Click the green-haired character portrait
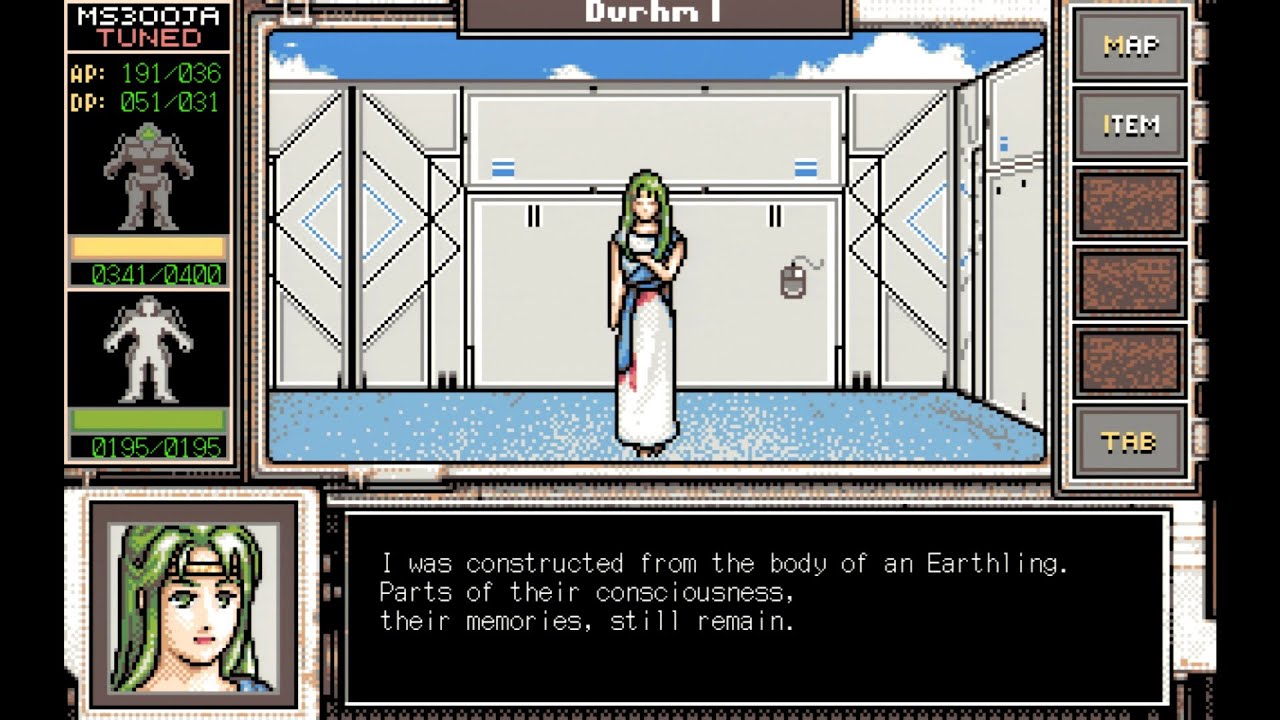The image size is (1280, 720). pyautogui.click(x=193, y=605)
